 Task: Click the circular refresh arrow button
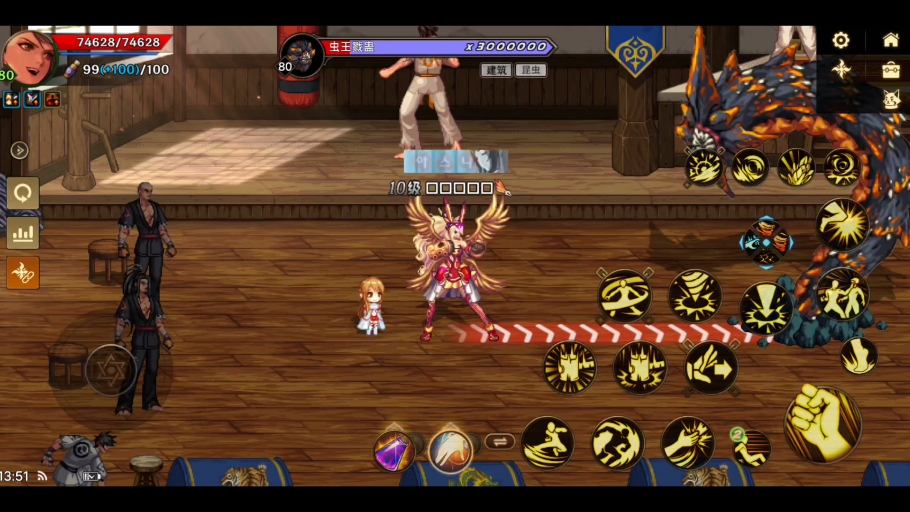pyautogui.click(x=23, y=193)
